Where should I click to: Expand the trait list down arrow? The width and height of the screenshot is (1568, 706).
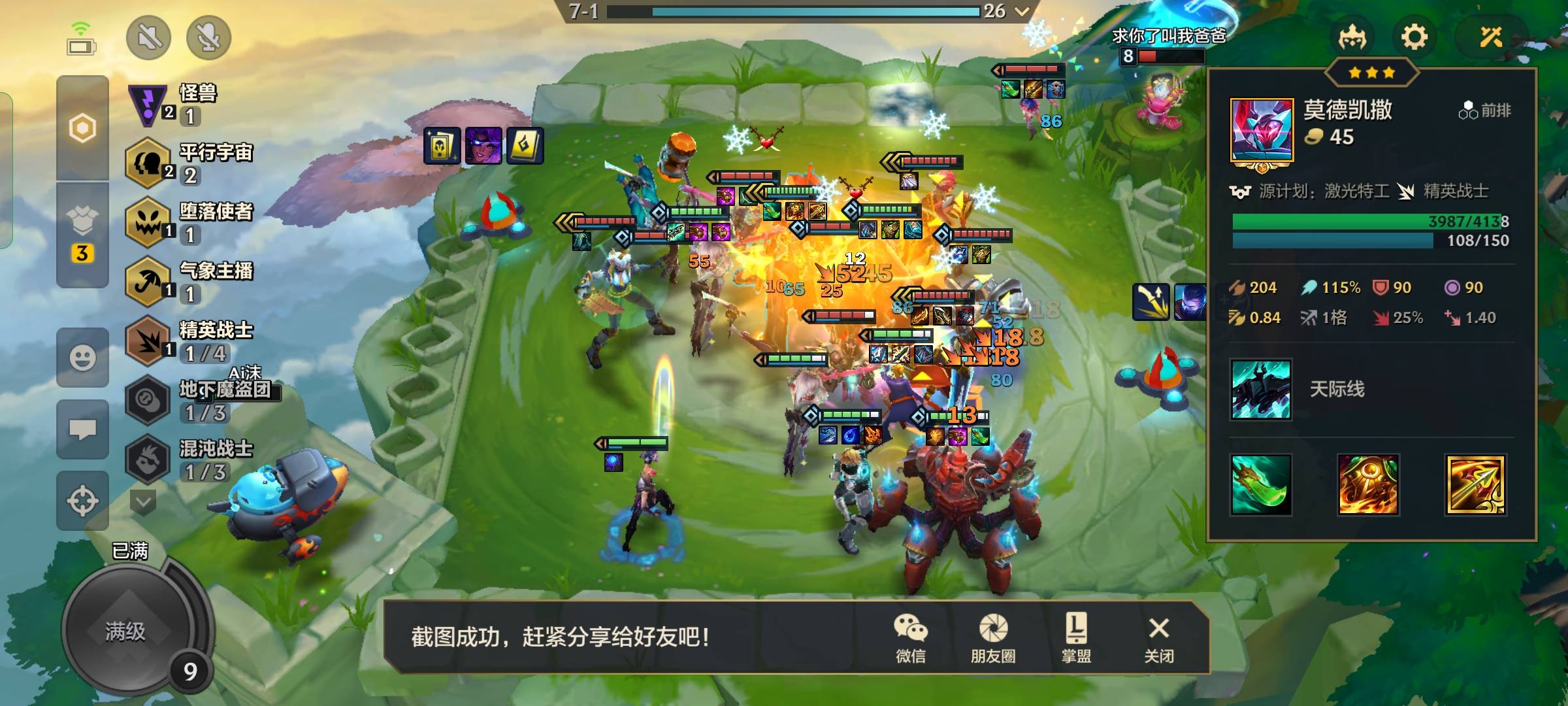pyautogui.click(x=143, y=502)
